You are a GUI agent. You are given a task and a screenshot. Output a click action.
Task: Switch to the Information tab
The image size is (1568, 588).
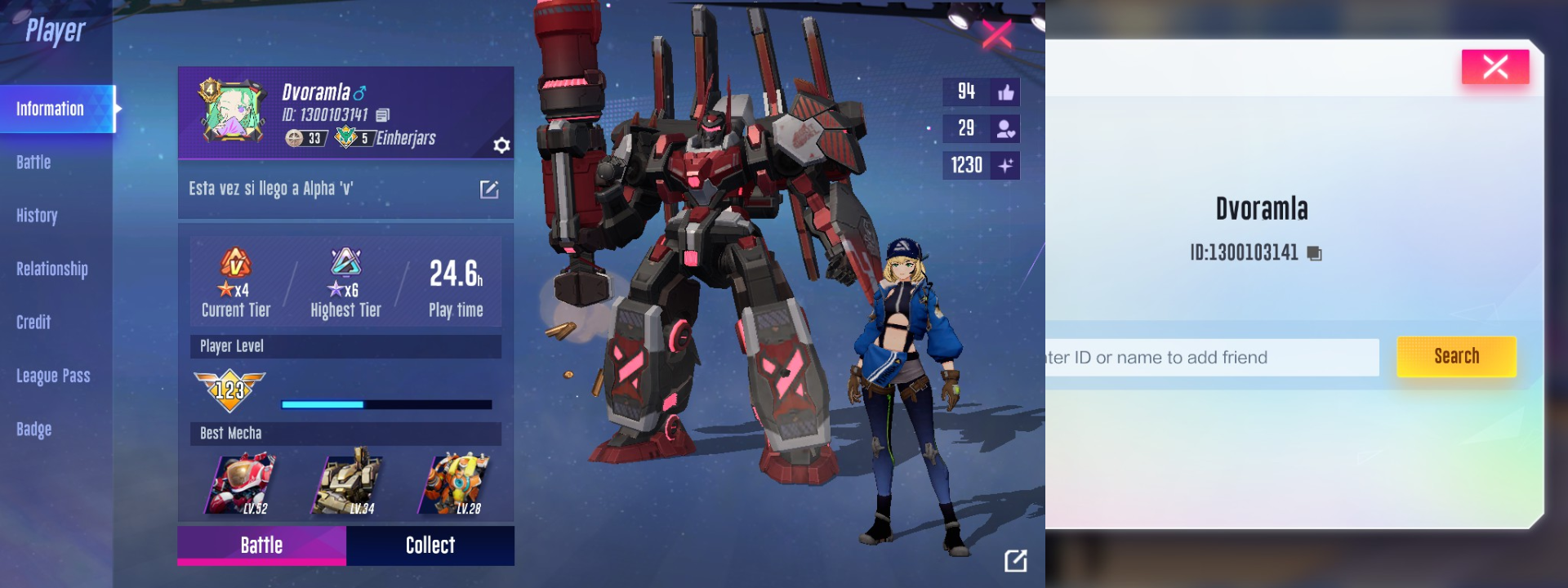(51, 109)
